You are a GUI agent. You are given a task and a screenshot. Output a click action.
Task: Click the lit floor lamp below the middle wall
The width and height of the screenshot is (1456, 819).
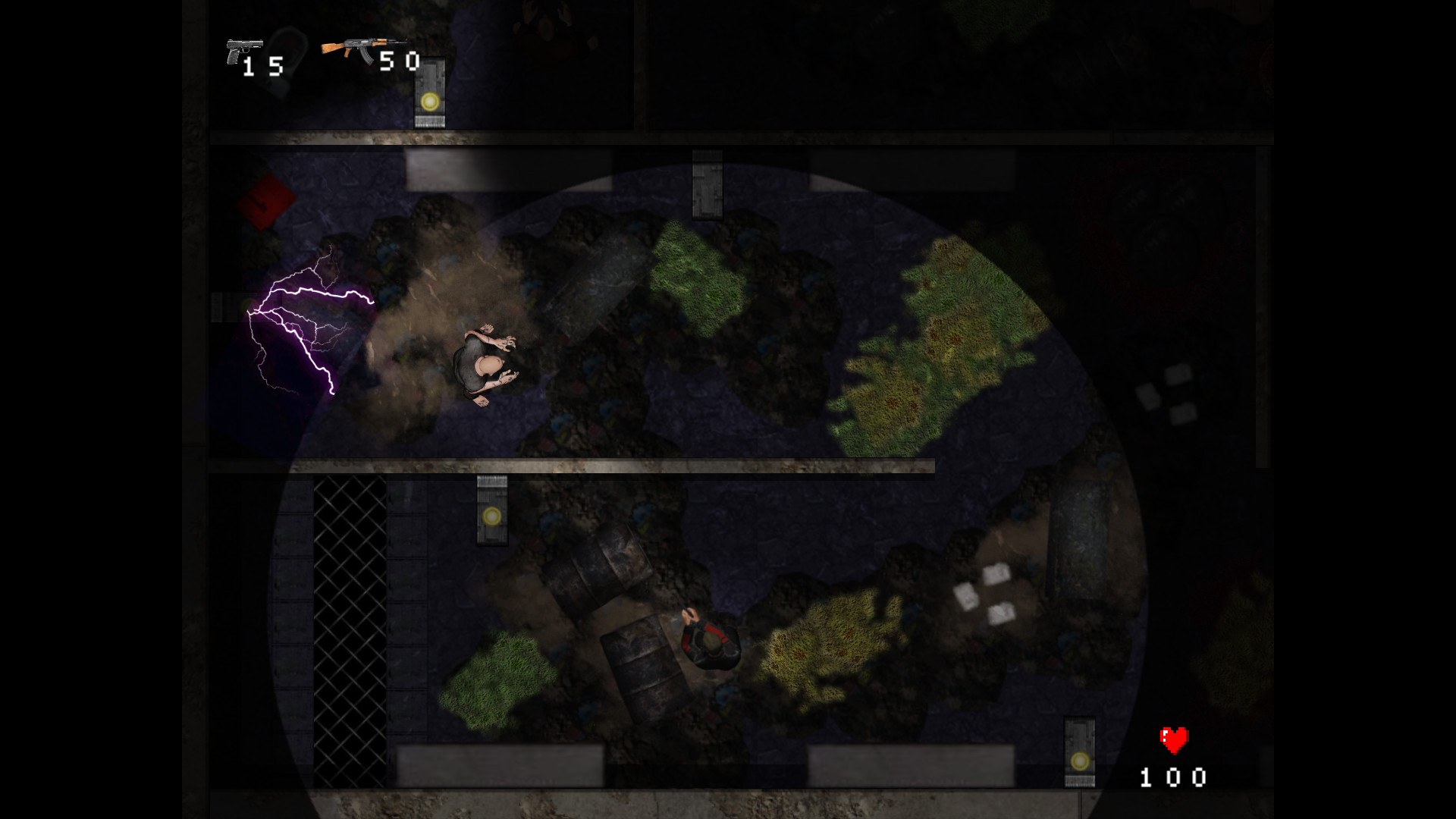tap(490, 518)
